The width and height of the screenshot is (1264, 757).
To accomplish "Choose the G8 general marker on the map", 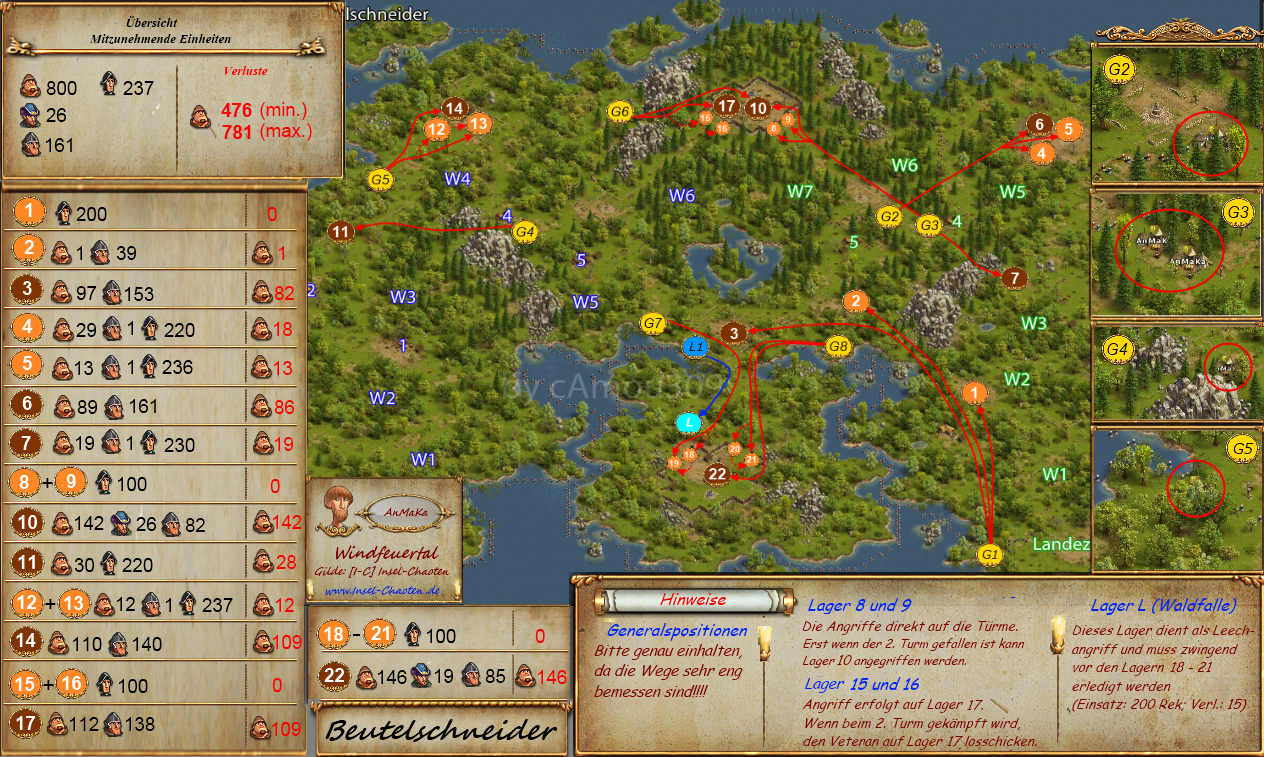I will point(839,347).
